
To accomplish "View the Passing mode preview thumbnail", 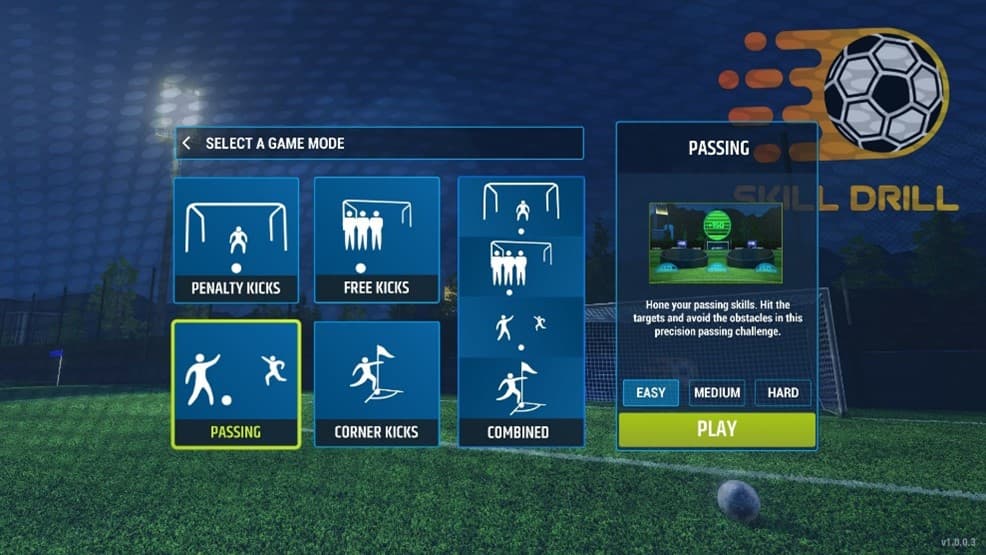I will (x=715, y=243).
